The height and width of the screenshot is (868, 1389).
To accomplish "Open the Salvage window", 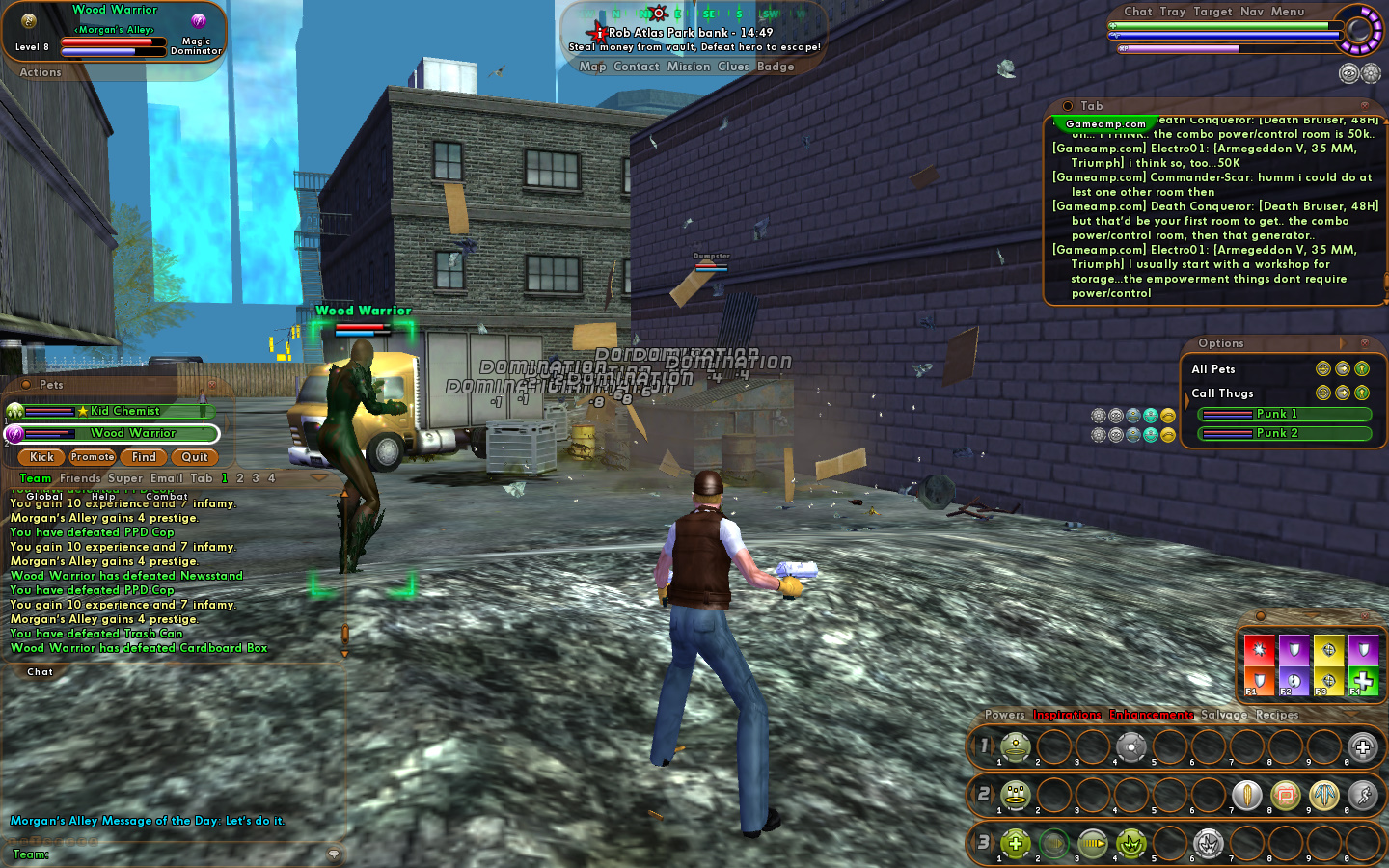I will 1224,715.
